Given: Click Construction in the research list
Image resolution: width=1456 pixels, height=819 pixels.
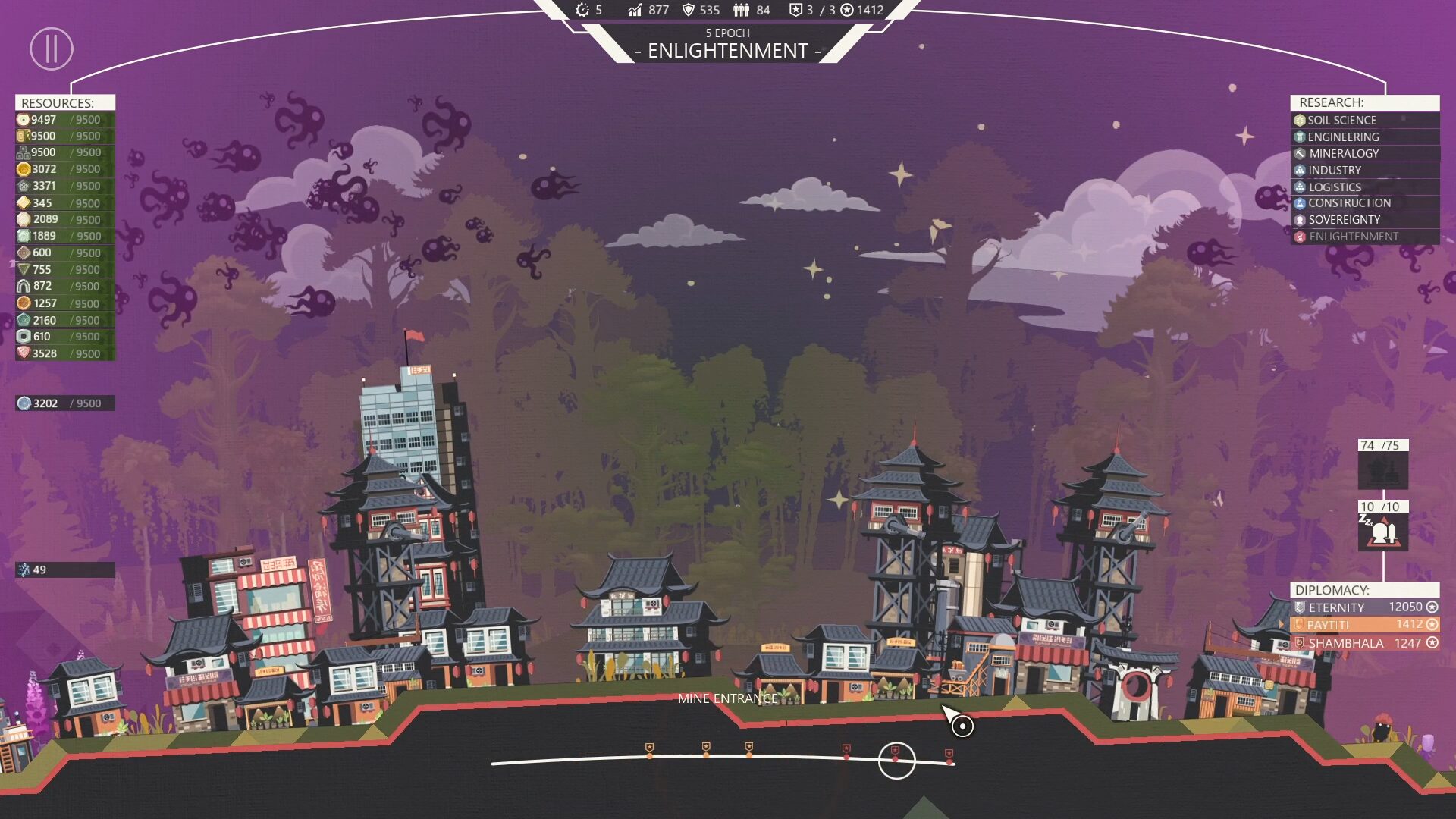Looking at the screenshot, I should coord(1349,203).
